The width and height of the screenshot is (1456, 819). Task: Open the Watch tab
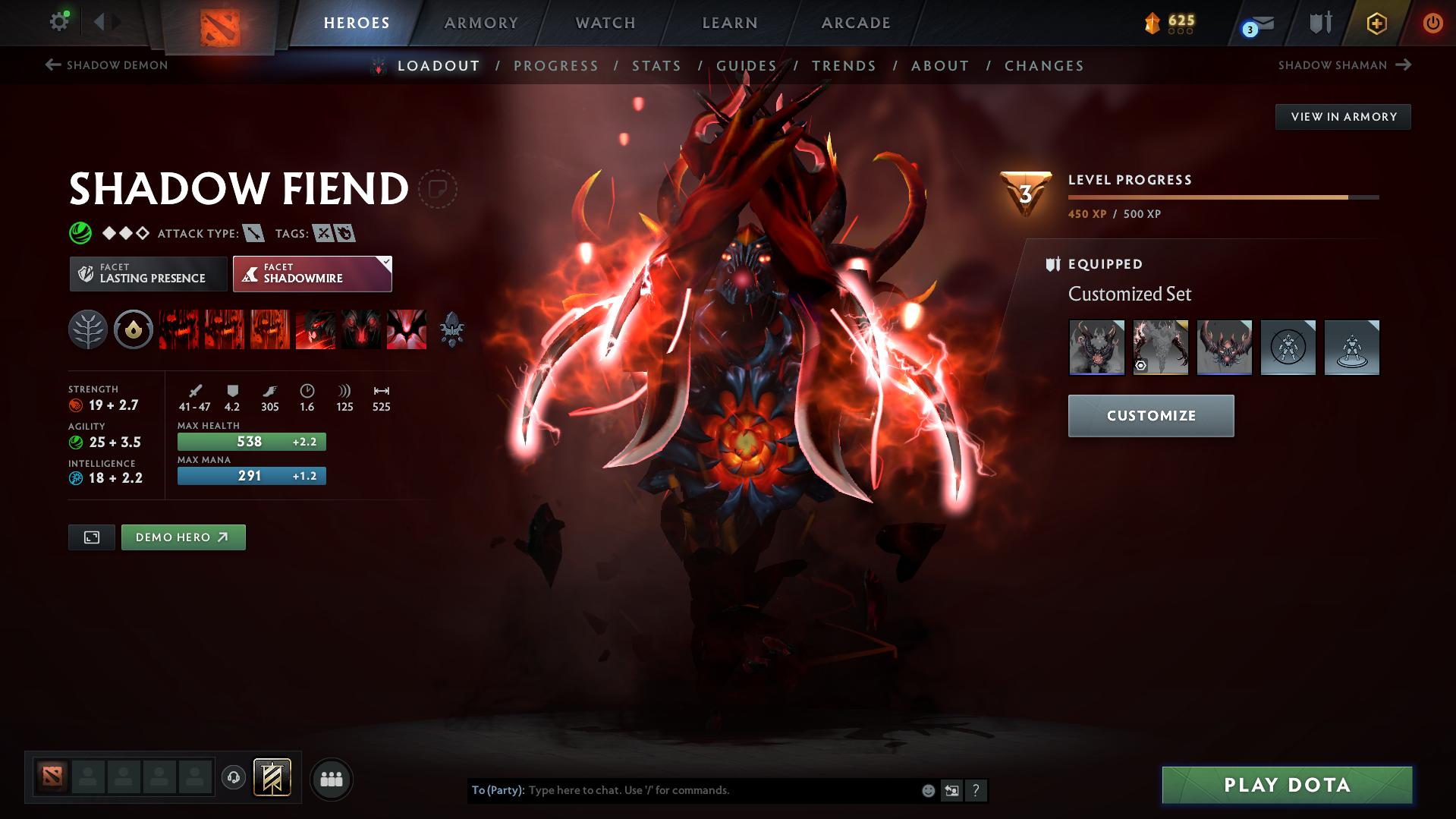coord(605,23)
